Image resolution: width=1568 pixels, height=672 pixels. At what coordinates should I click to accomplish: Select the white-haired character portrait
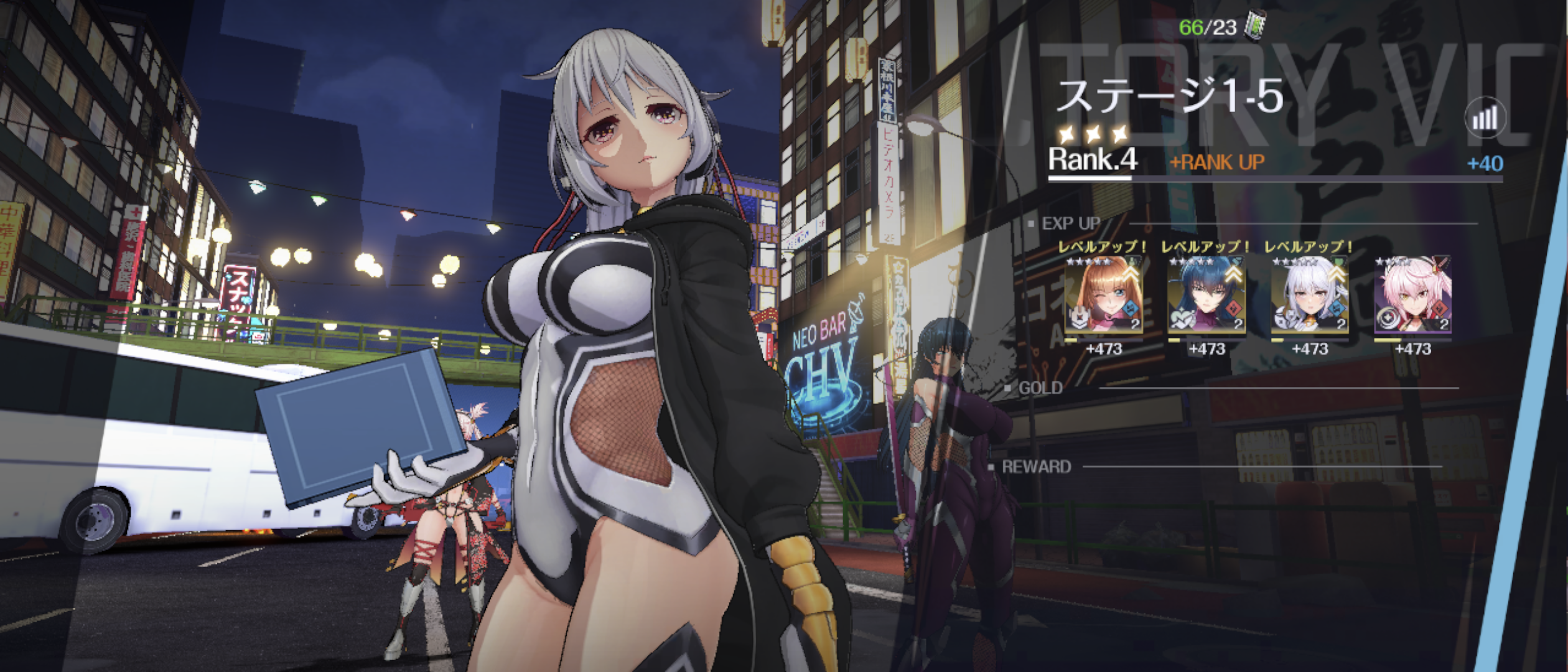coord(1309,296)
